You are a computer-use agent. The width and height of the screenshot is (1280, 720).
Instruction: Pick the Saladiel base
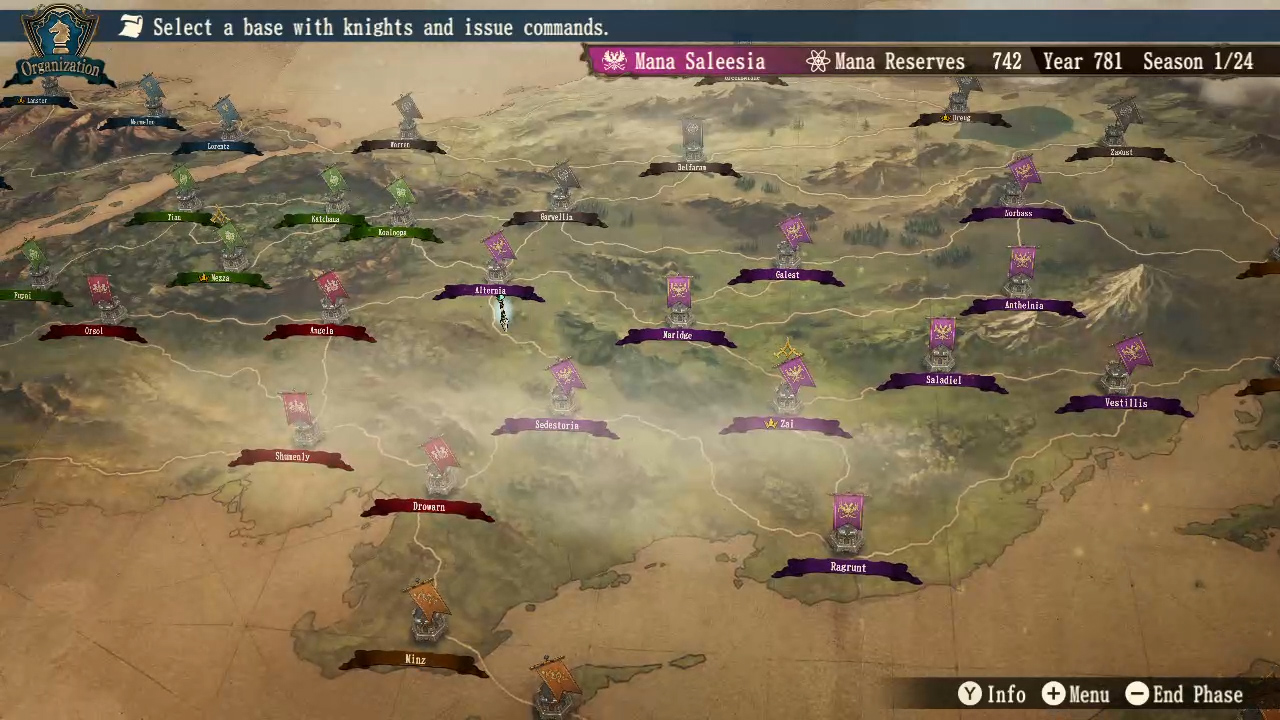(x=943, y=381)
